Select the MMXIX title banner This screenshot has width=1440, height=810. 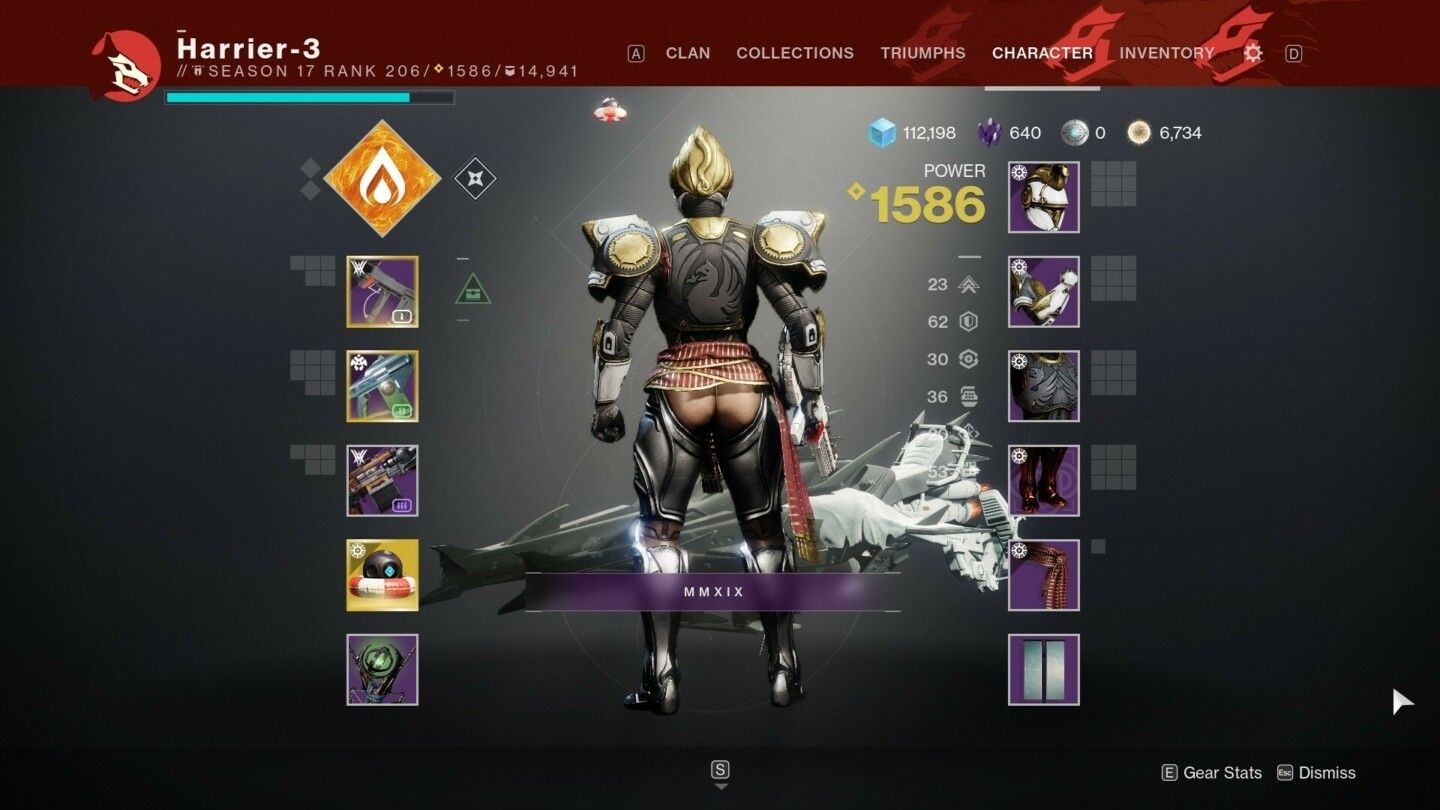click(714, 592)
